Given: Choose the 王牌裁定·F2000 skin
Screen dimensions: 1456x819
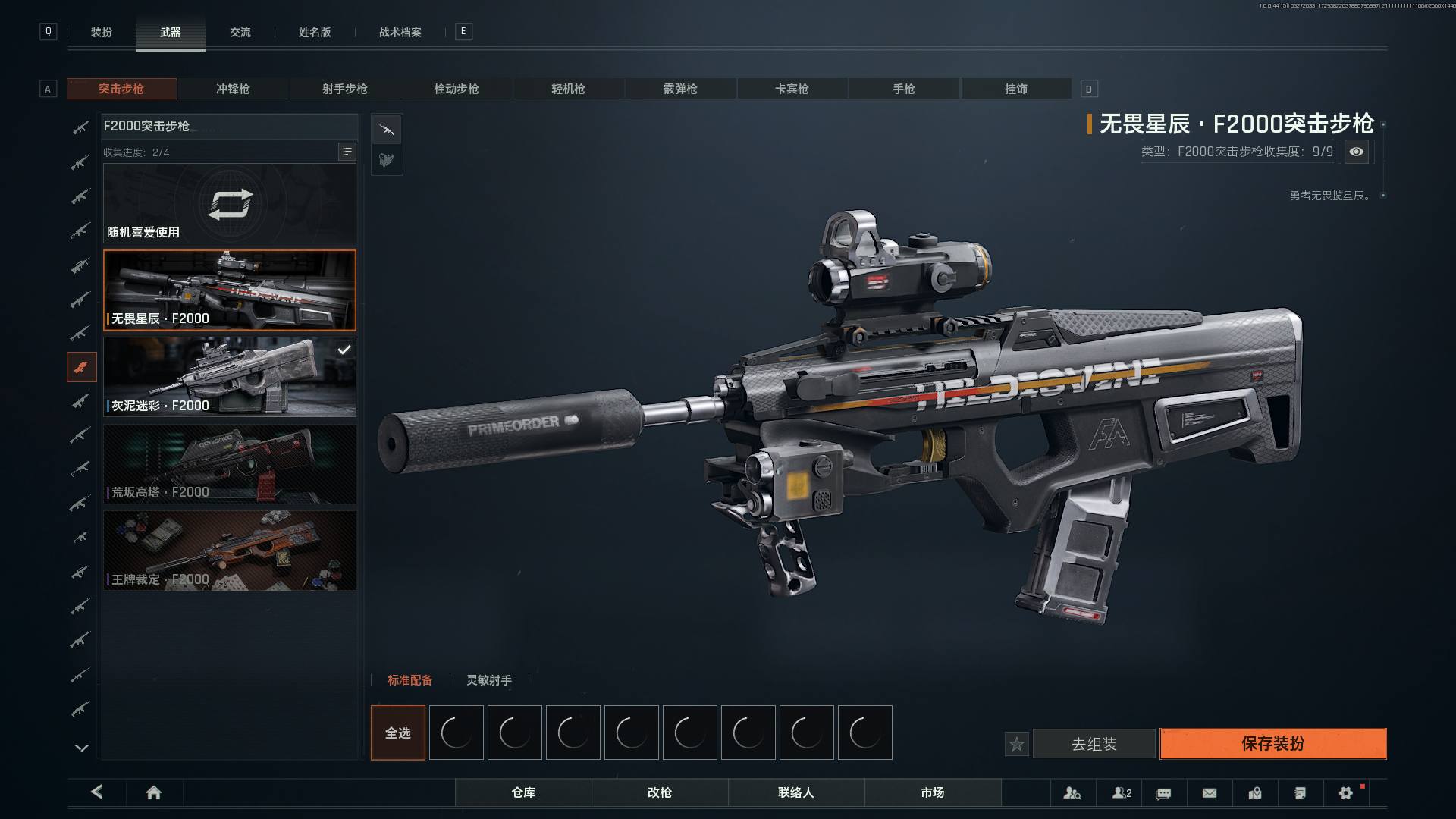Looking at the screenshot, I should (x=229, y=550).
